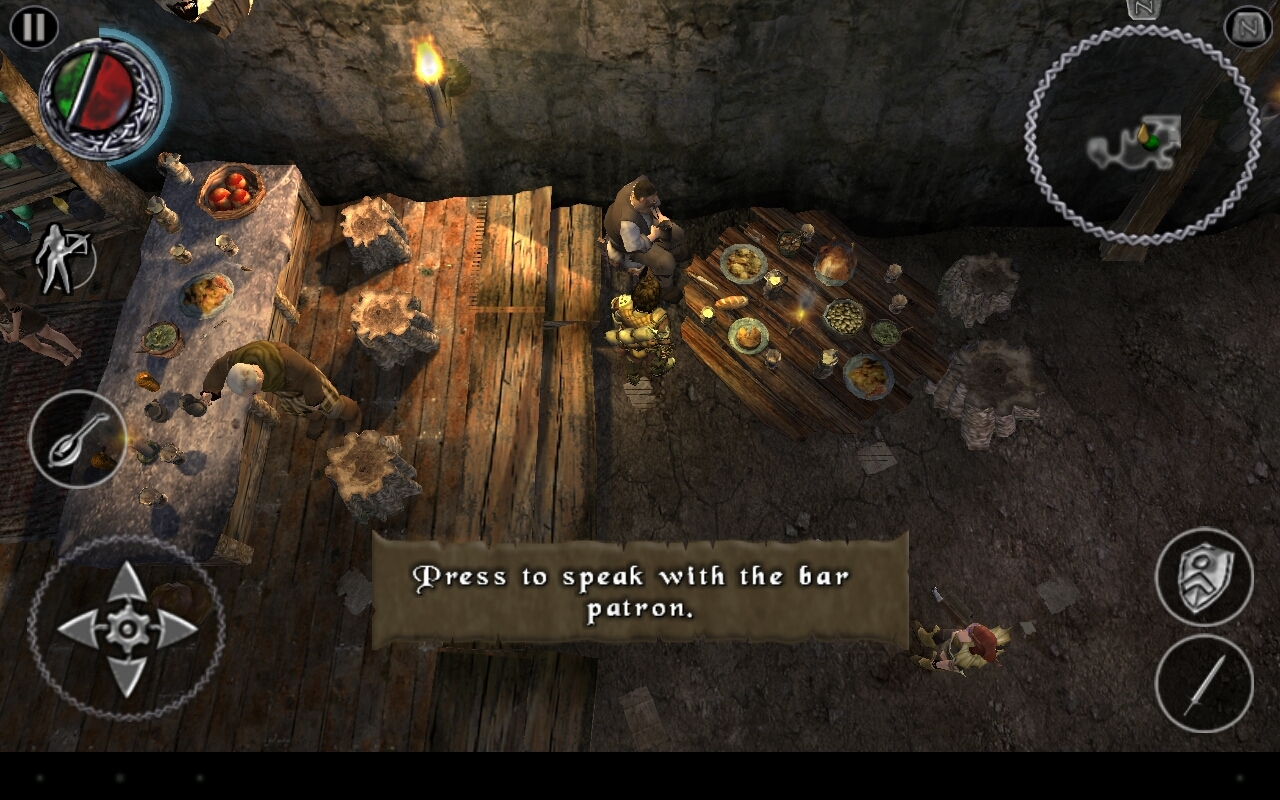The width and height of the screenshot is (1280, 800).
Task: Attack with the sword button
Action: (1203, 684)
